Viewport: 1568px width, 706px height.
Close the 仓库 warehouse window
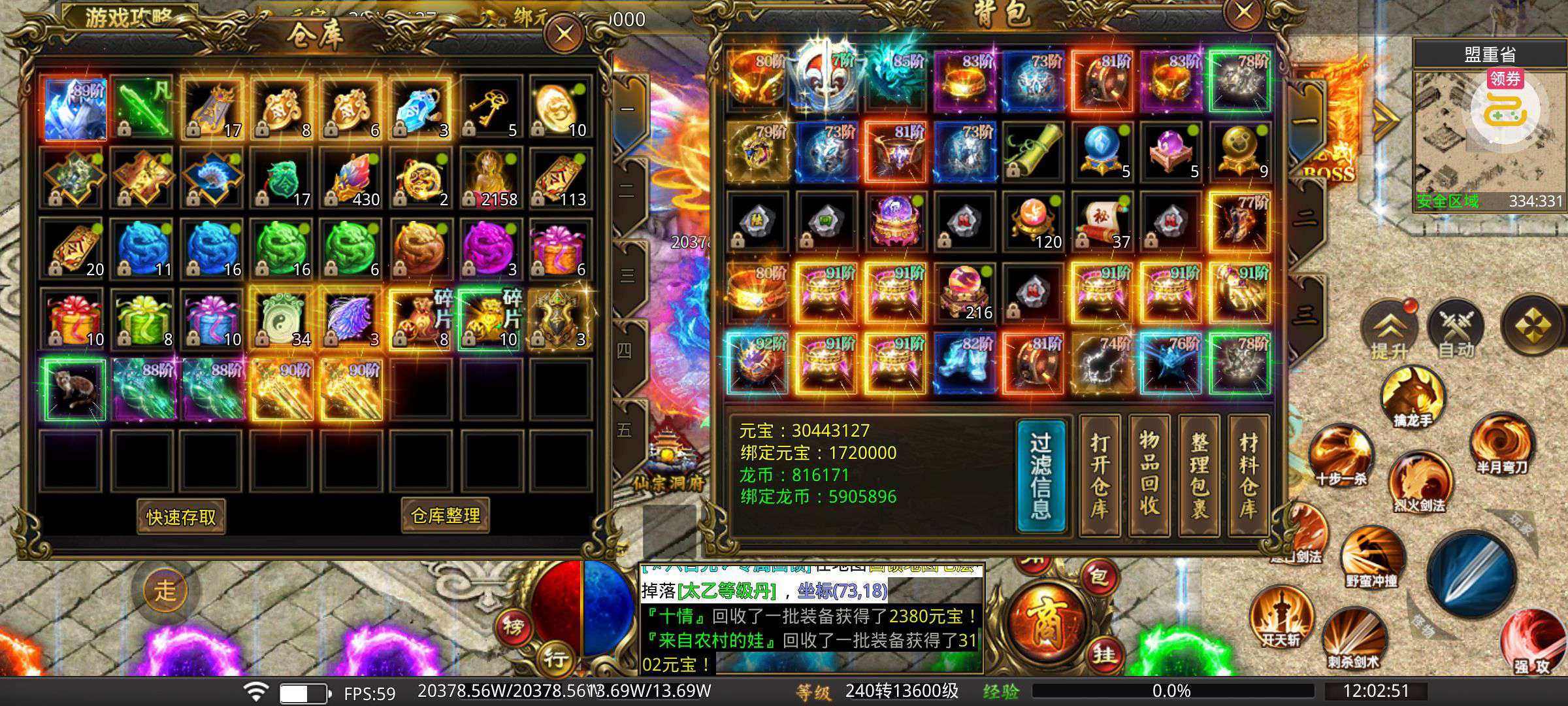pyautogui.click(x=564, y=33)
